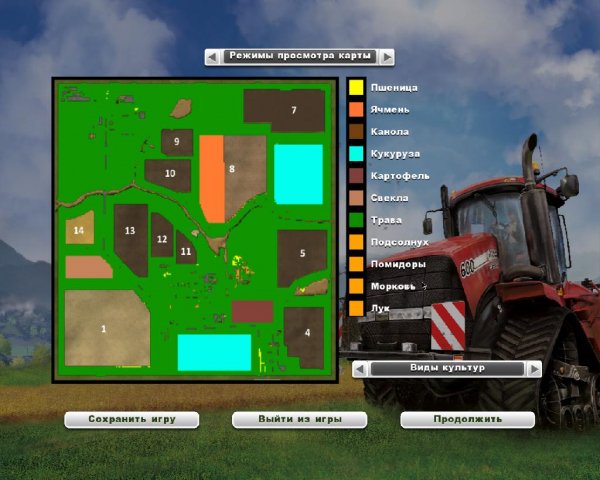Select the cyan Кукуруза legend swatch

tap(355, 154)
